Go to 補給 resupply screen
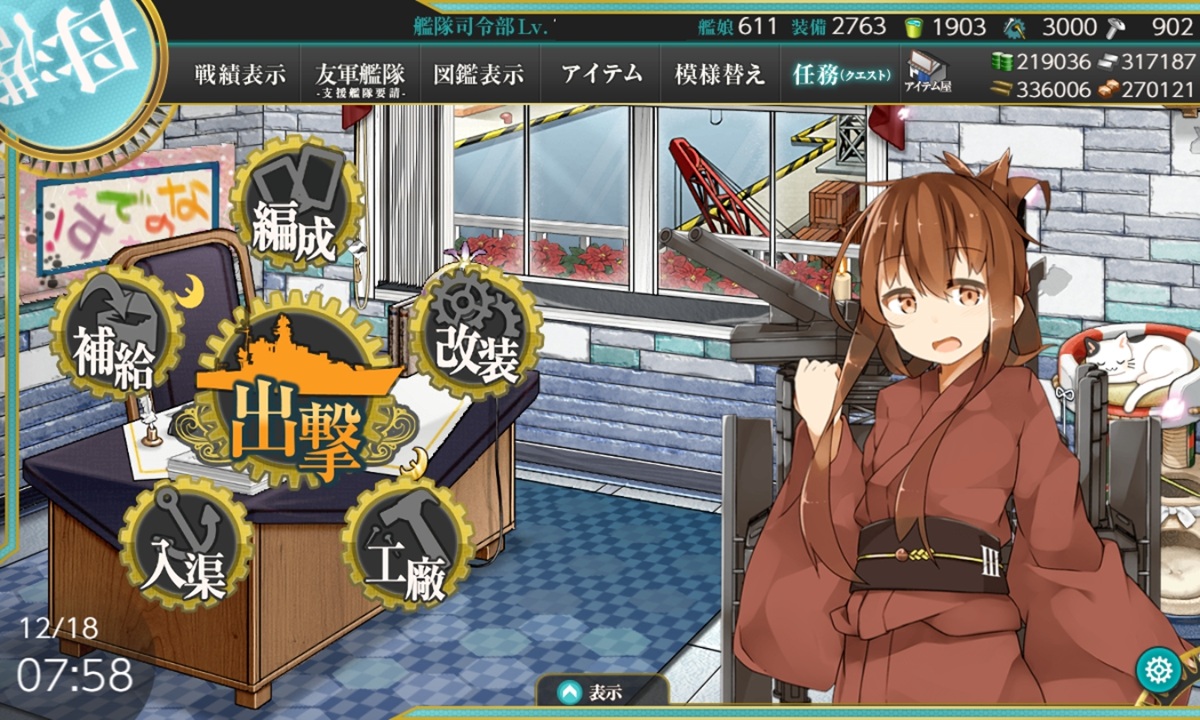Screen dimensions: 1200x720 click(x=115, y=335)
